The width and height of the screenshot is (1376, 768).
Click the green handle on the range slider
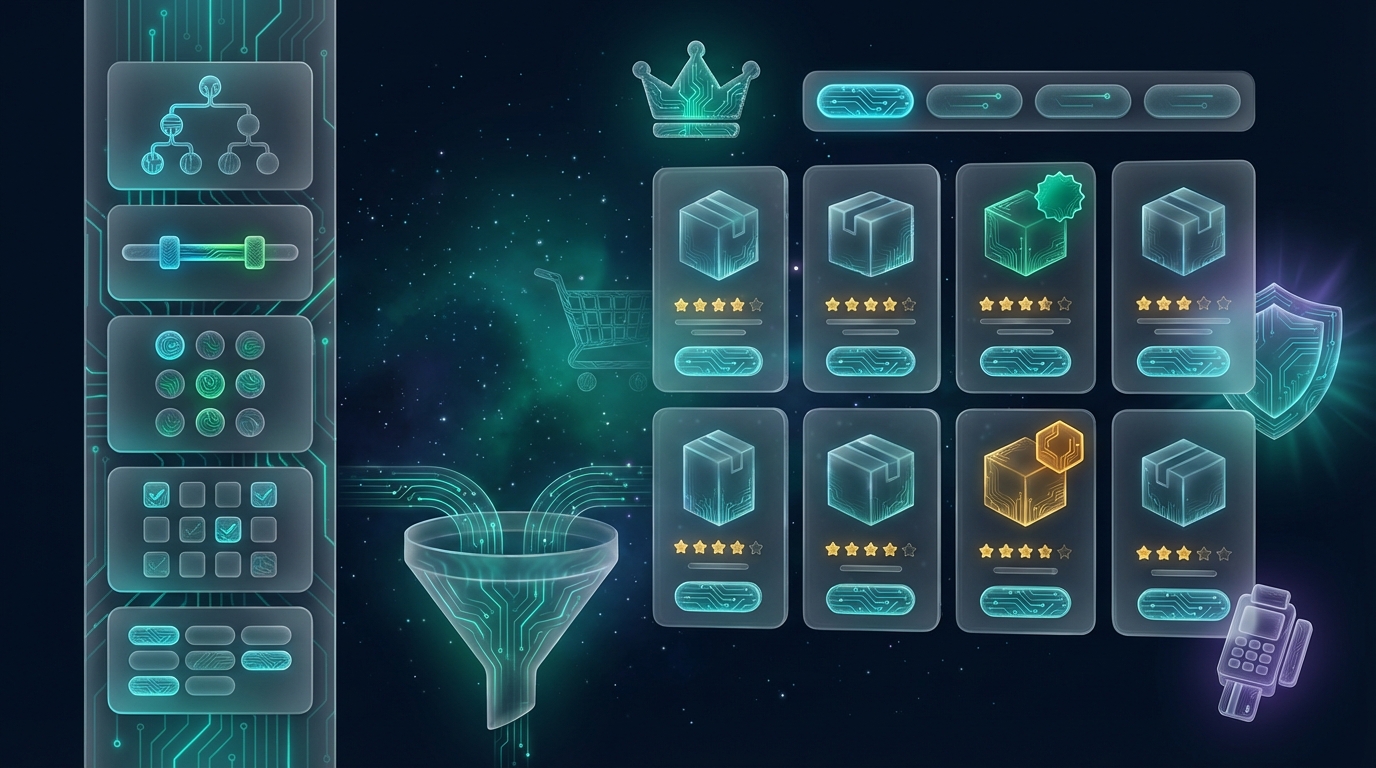(x=254, y=252)
